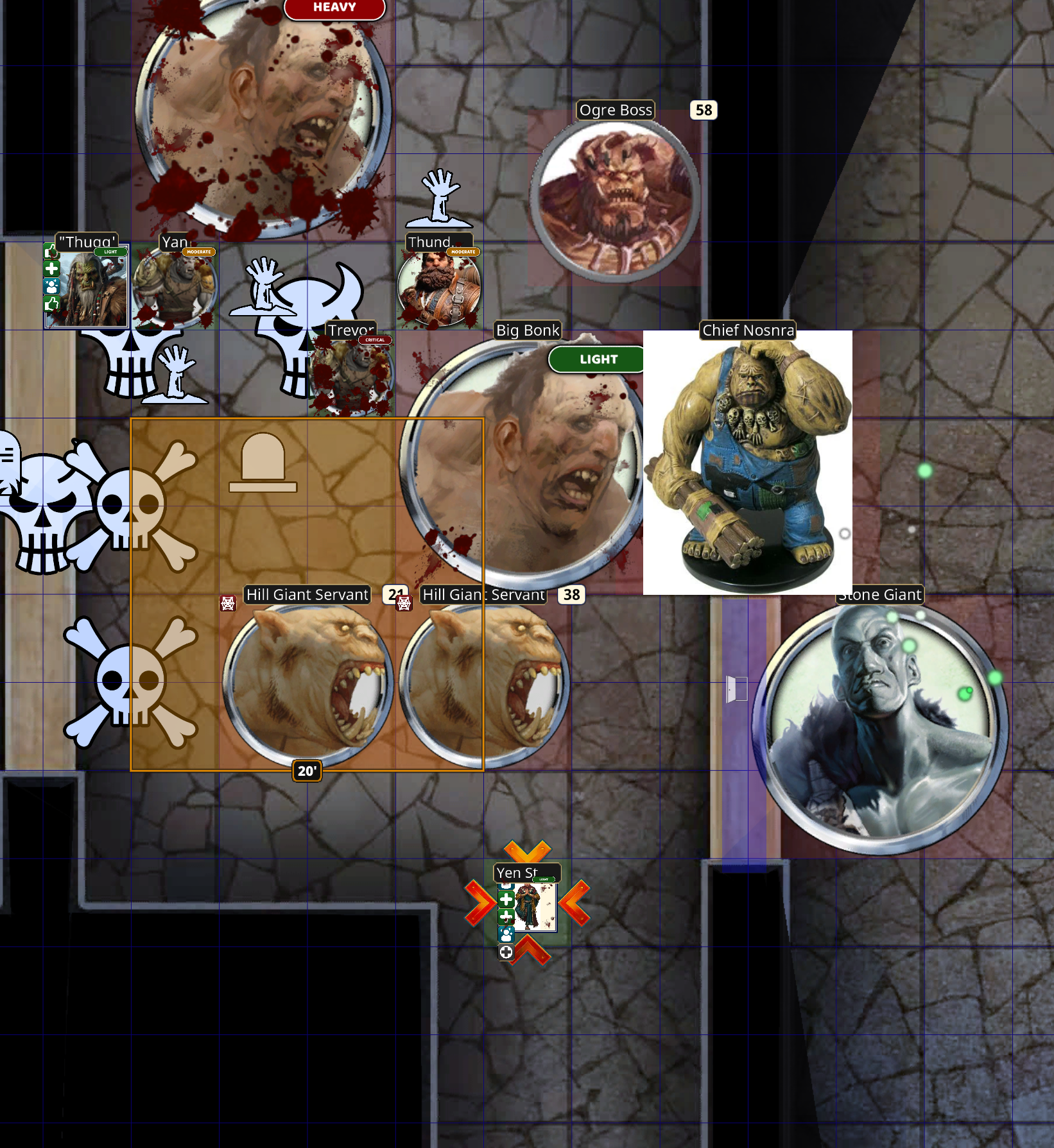Click the add-effect person icon on Yen St's token
The height and width of the screenshot is (1148, 1054).
pyautogui.click(x=506, y=935)
